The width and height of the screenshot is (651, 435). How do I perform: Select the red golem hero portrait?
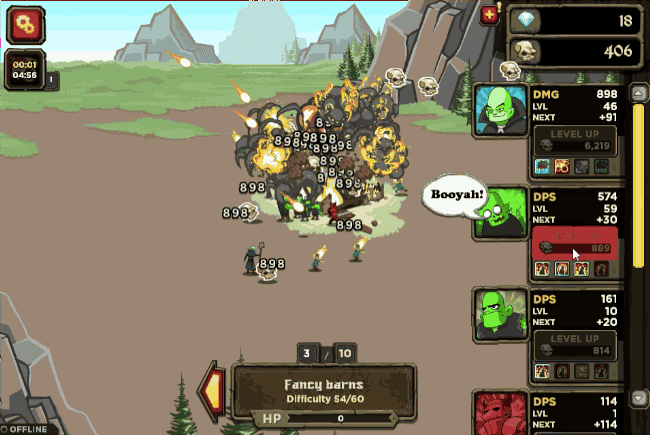point(501,413)
